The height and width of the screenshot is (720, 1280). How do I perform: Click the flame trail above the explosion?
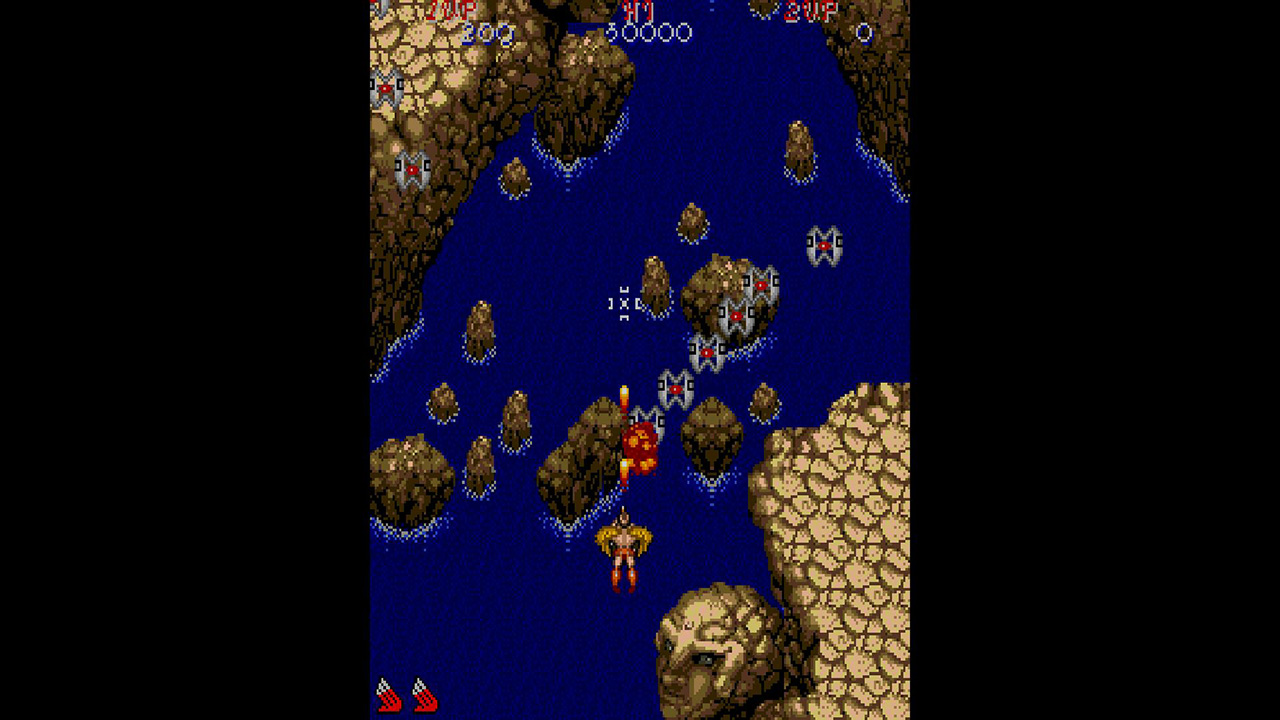pyautogui.click(x=624, y=397)
